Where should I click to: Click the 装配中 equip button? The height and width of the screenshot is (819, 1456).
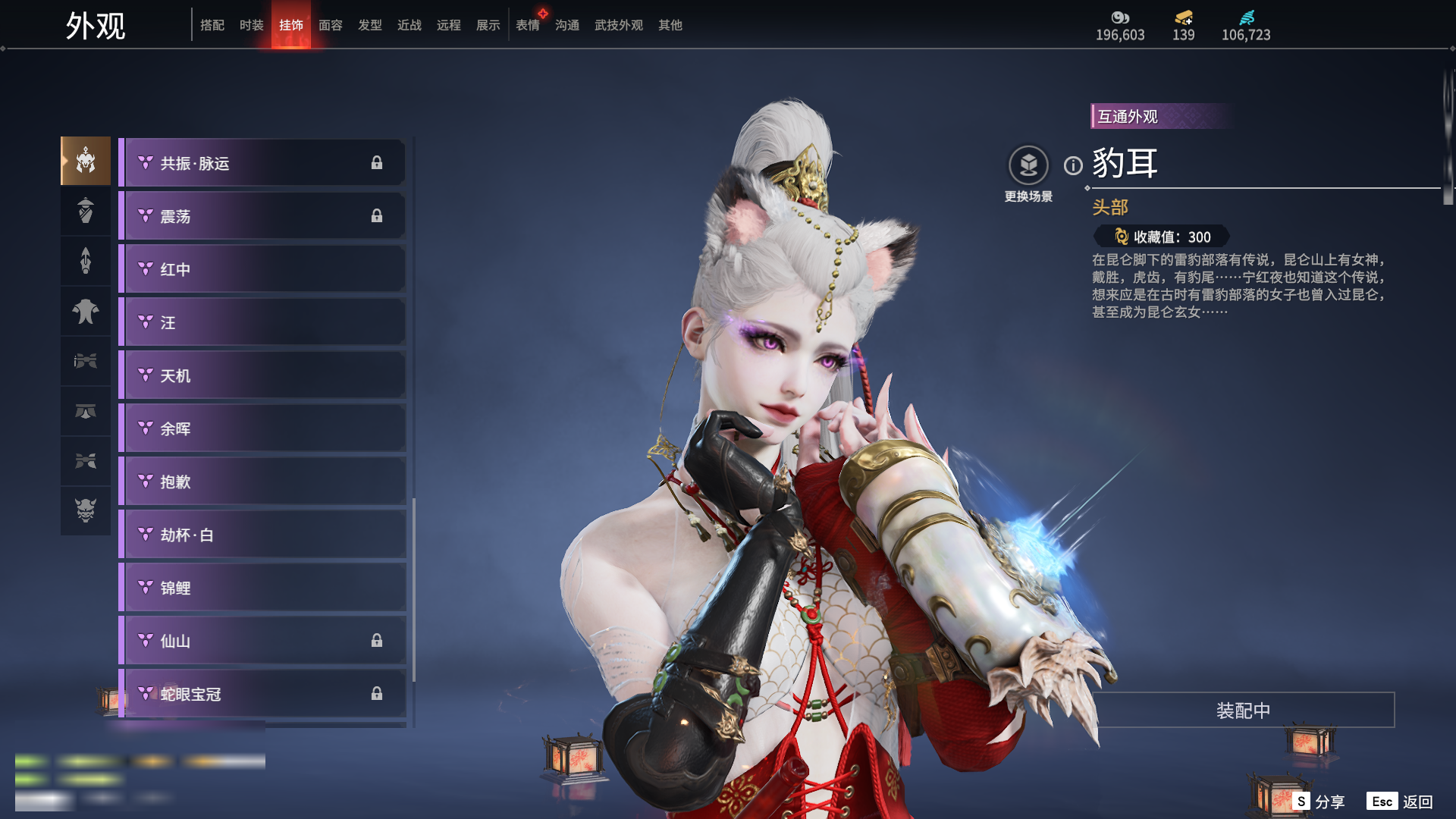[1243, 710]
